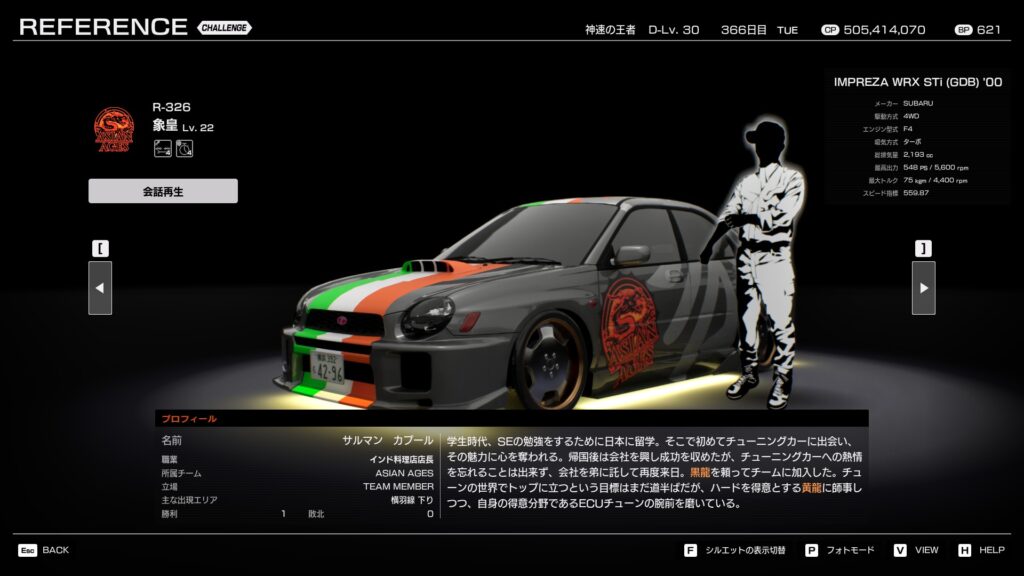Go to the previous rival entry

(100, 288)
